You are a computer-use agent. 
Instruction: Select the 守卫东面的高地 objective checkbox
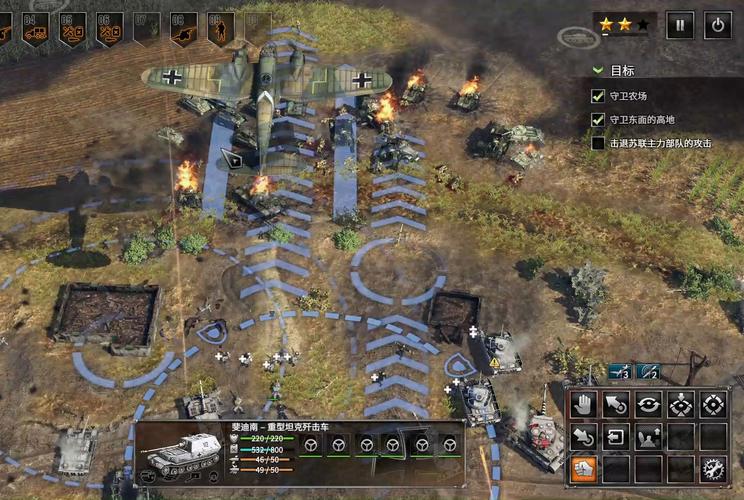click(598, 120)
